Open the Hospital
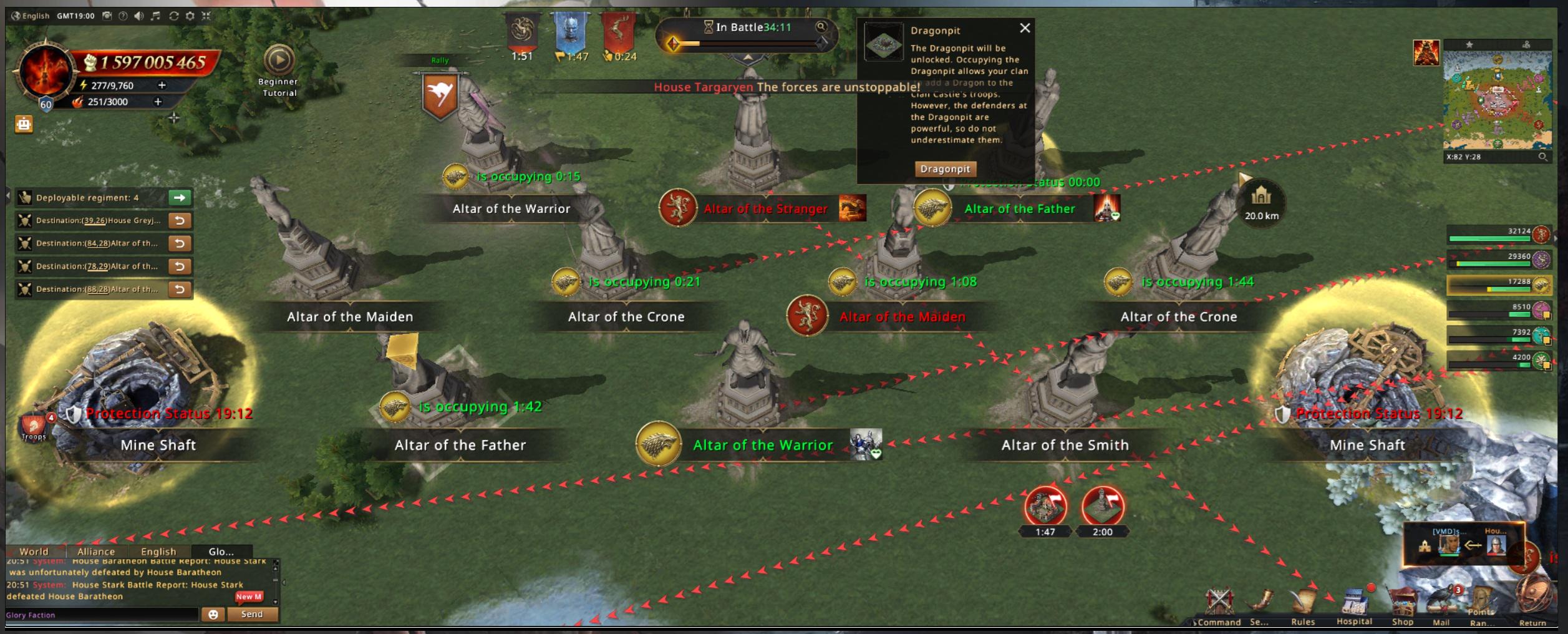1568x634 pixels. click(1354, 604)
